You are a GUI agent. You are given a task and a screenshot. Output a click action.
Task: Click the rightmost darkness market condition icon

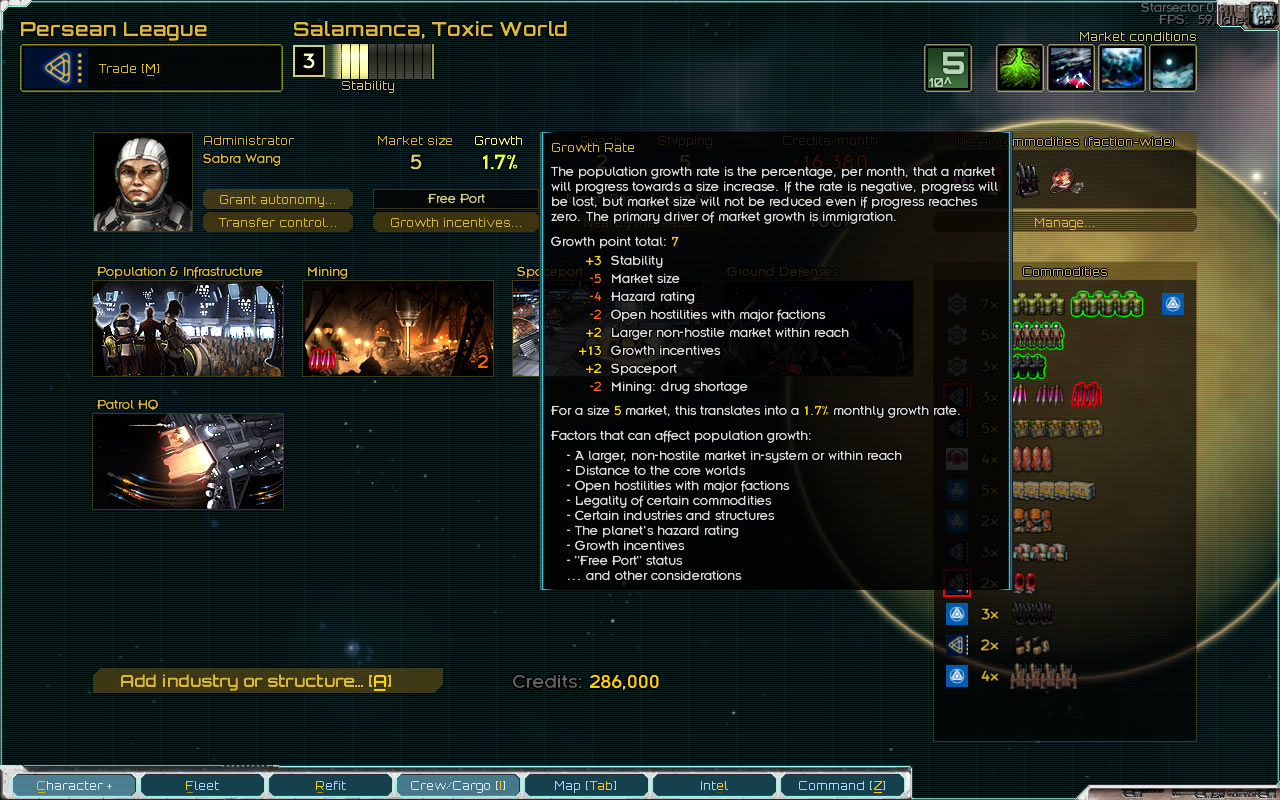1171,67
